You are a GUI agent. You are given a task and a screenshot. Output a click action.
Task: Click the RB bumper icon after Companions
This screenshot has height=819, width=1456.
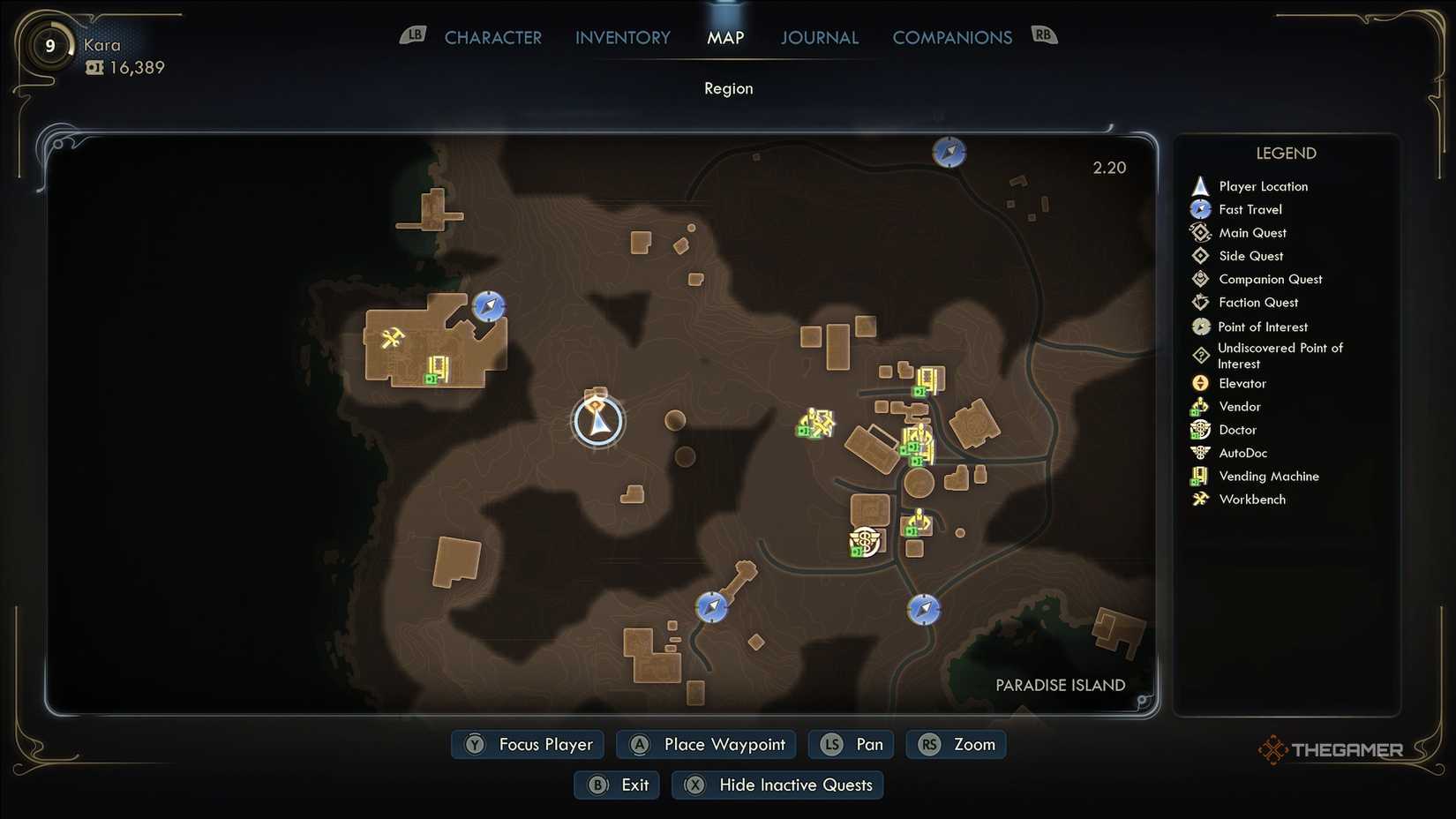pyautogui.click(x=1044, y=34)
